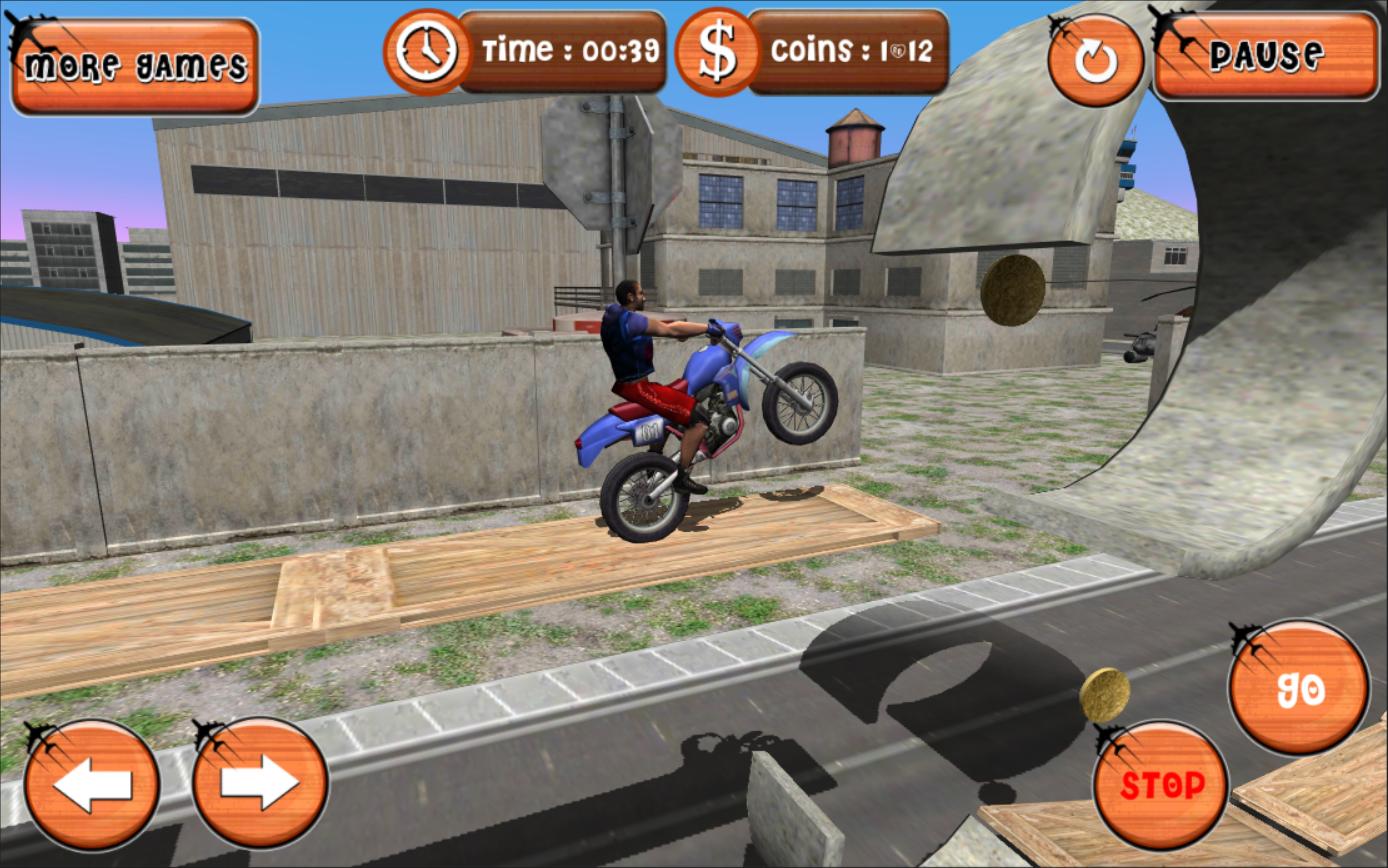The image size is (1388, 868).
Task: Tap the small bat decoration on the Pause button
Action: click(x=1172, y=22)
